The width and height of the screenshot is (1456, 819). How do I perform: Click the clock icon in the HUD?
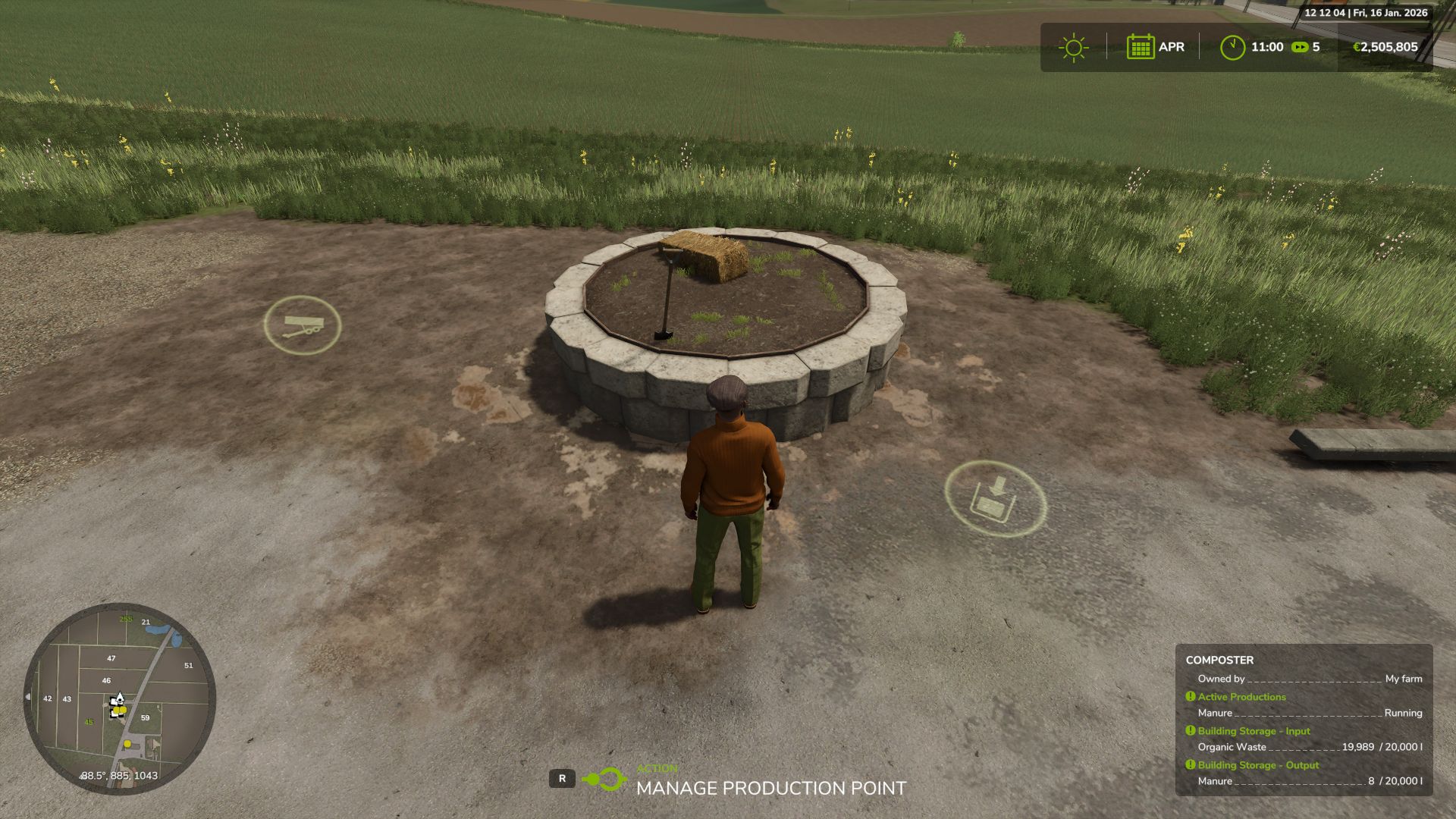tap(1235, 47)
